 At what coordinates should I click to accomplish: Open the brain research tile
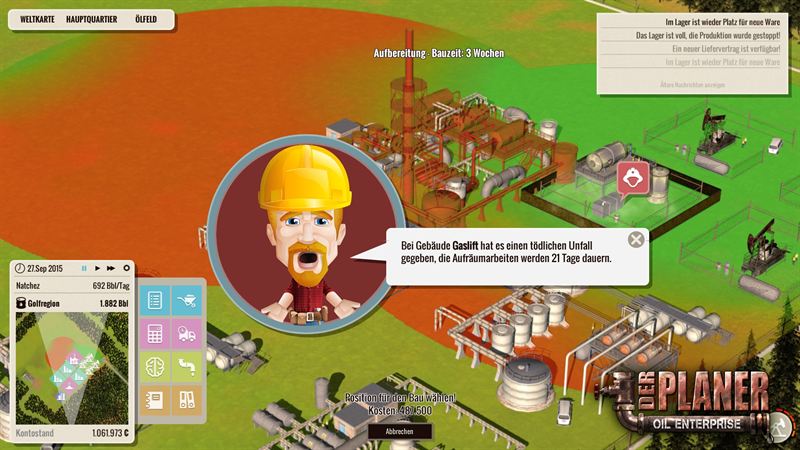(155, 367)
